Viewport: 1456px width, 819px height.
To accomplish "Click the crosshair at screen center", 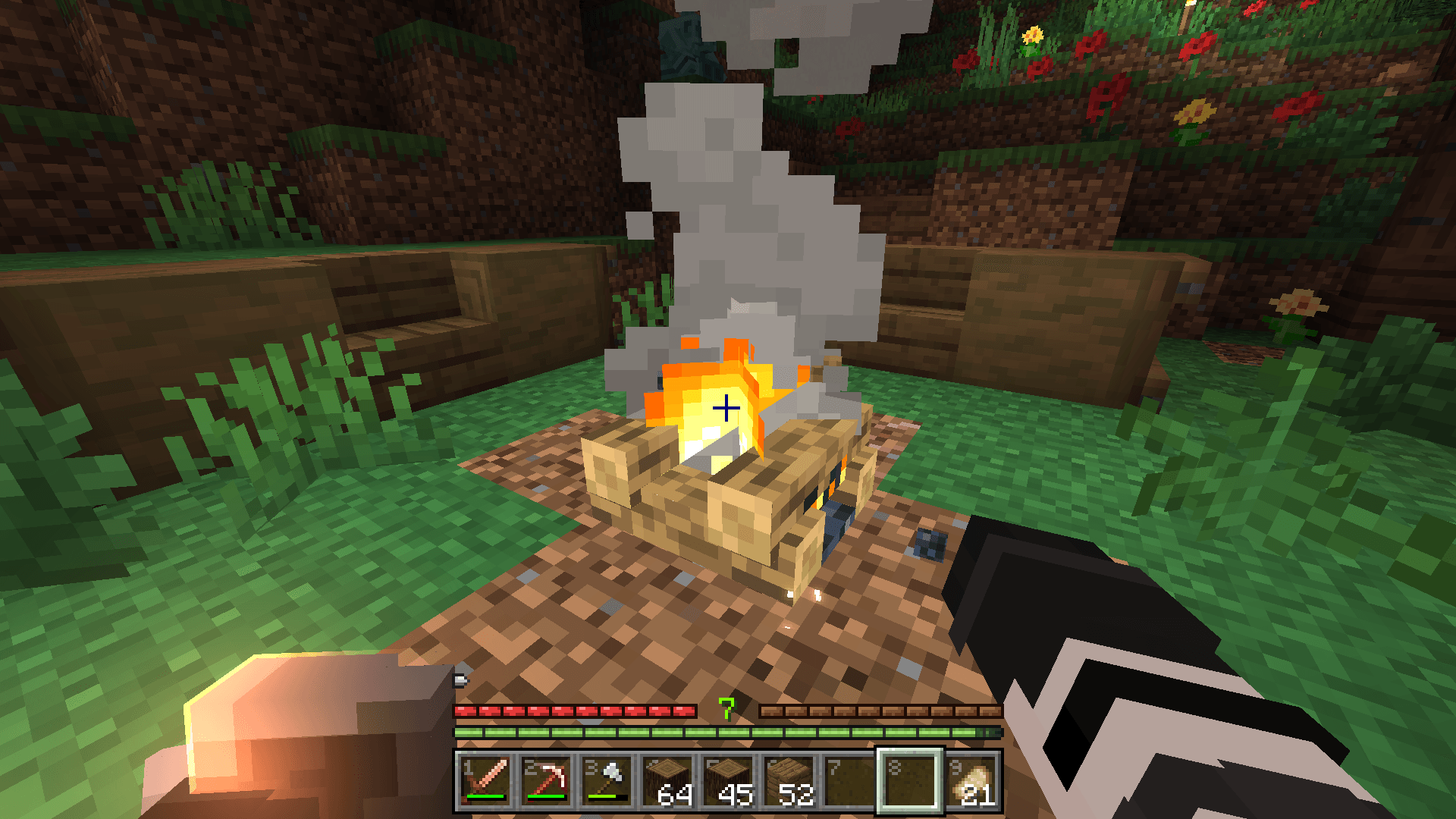I will pos(726,409).
